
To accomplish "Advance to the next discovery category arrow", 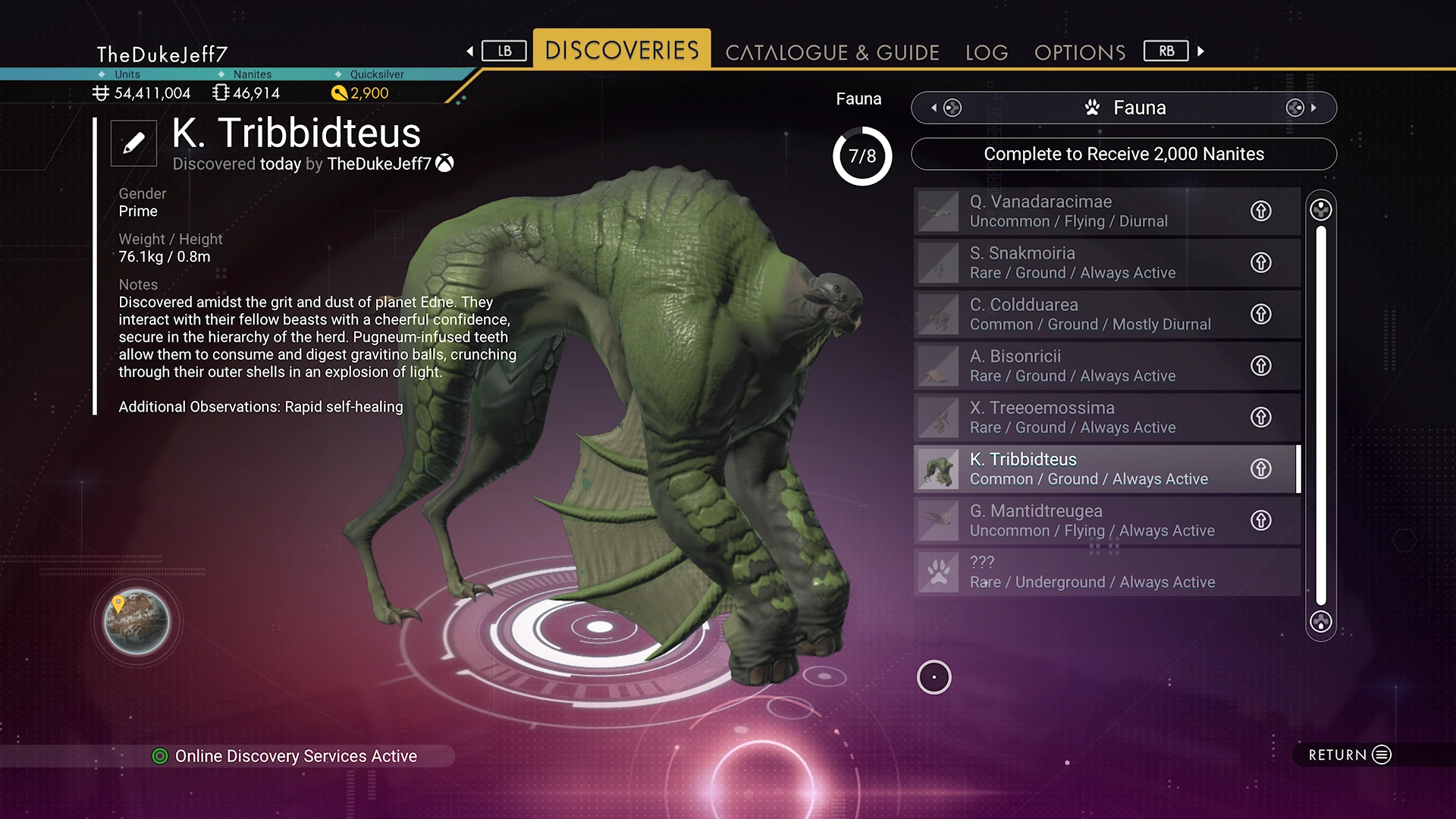I will (1313, 108).
